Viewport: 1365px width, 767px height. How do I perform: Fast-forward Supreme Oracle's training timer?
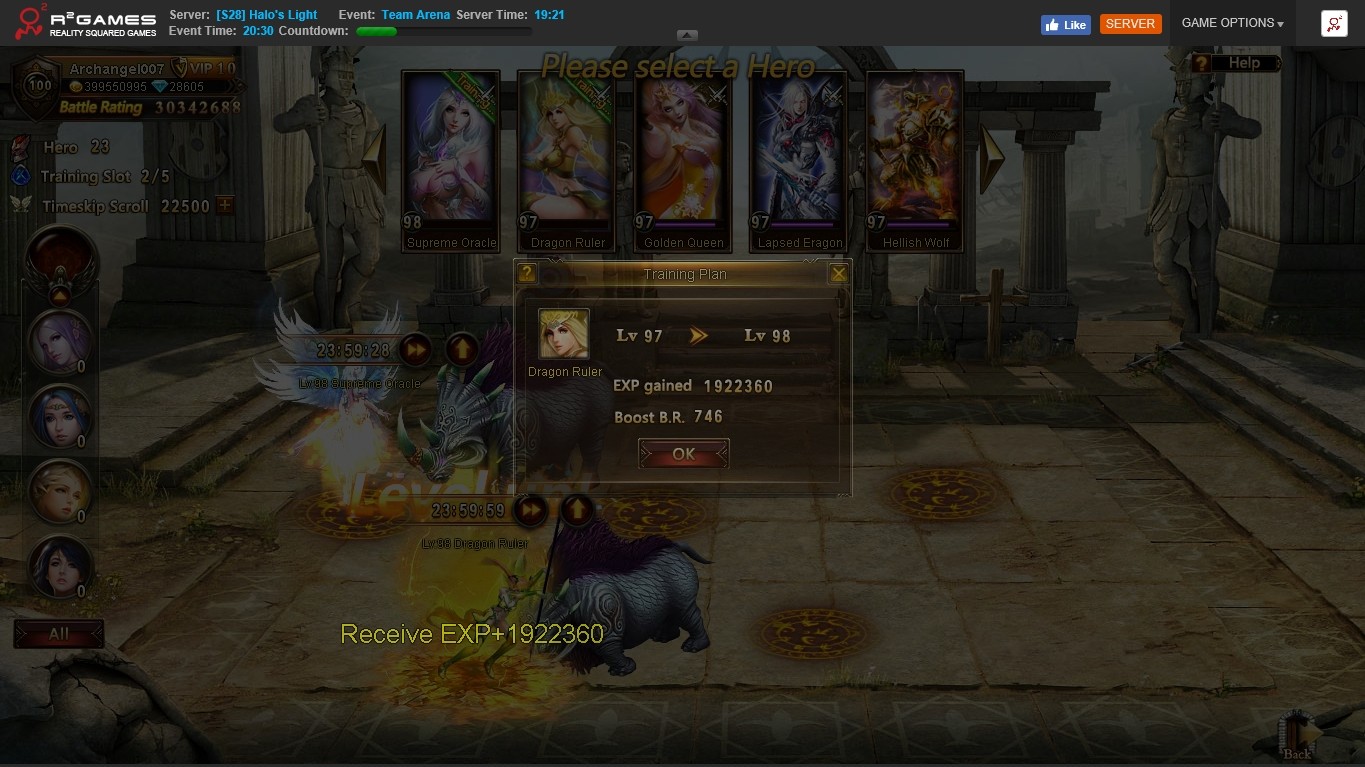[x=415, y=350]
